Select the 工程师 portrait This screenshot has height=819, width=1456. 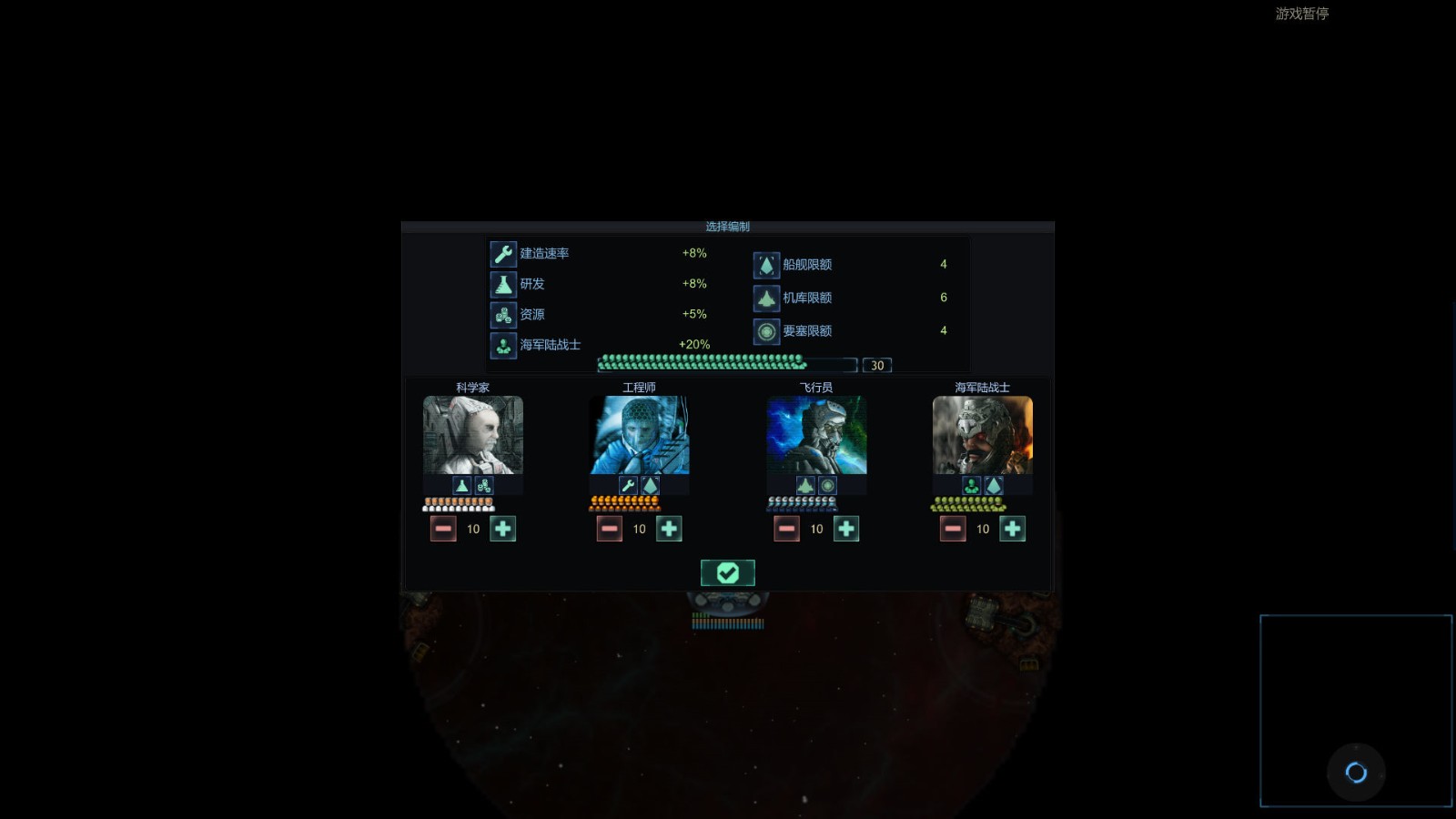point(639,435)
